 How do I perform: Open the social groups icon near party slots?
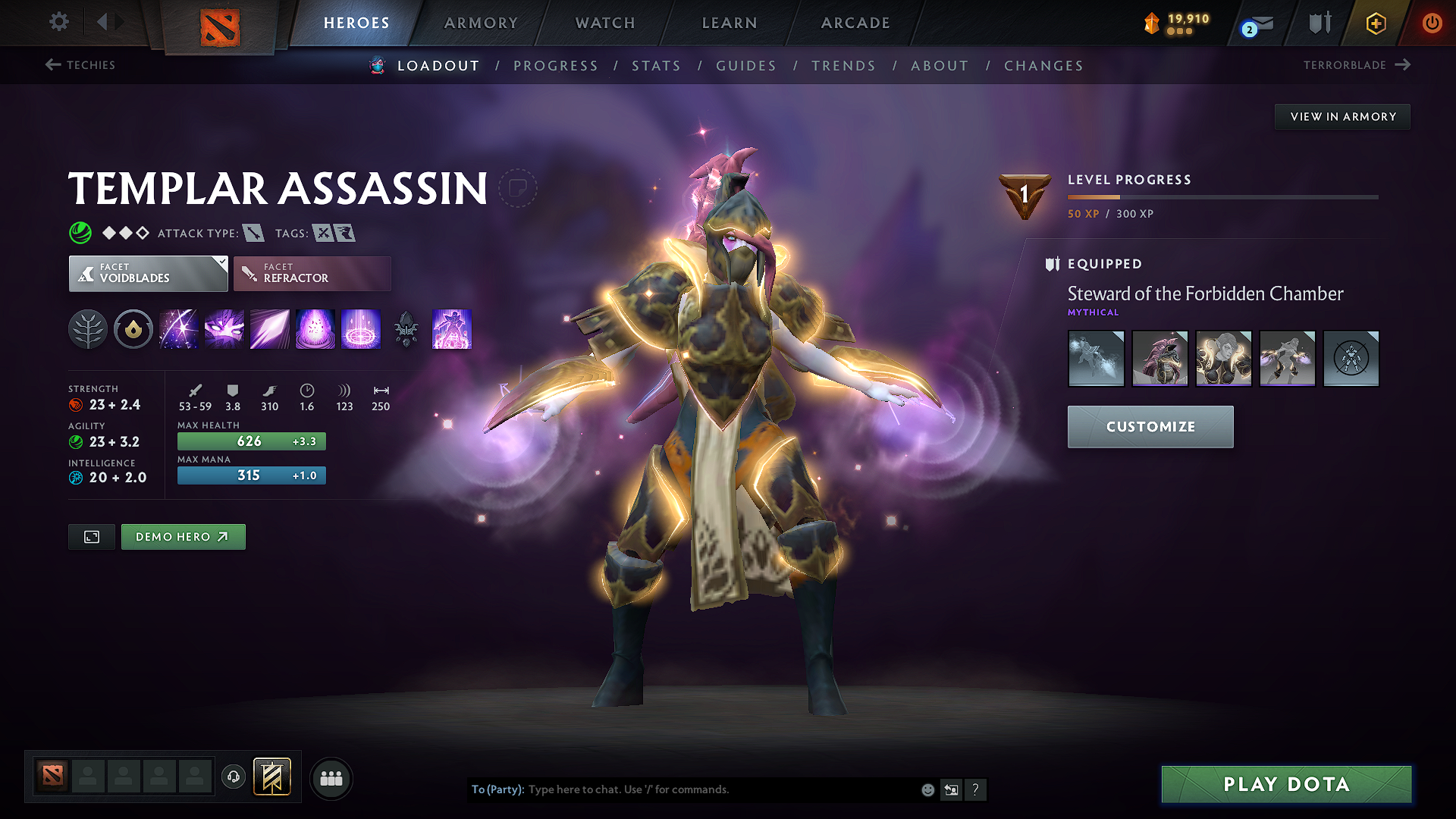point(331,778)
